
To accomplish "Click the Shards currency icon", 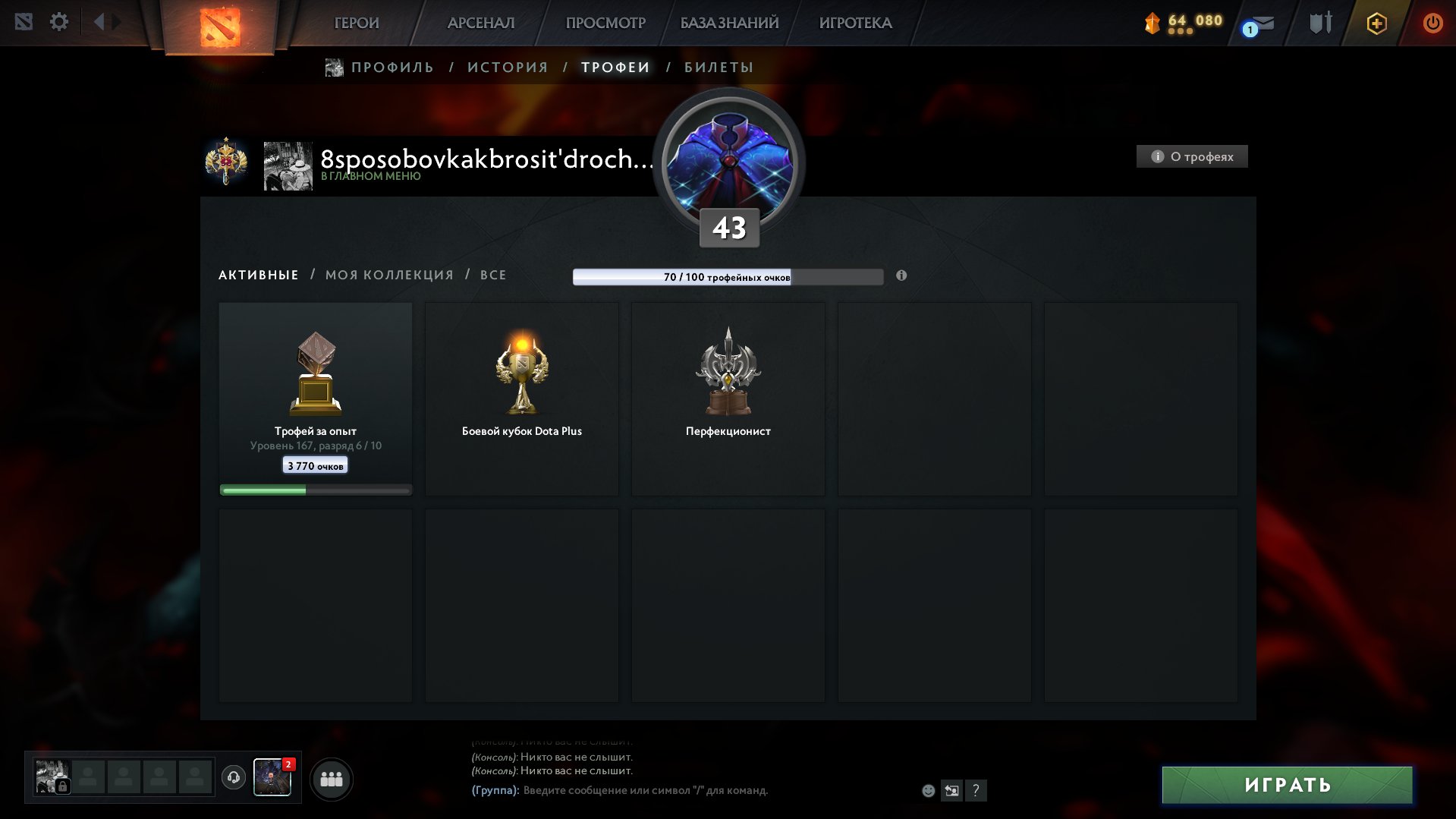I will point(1152,23).
